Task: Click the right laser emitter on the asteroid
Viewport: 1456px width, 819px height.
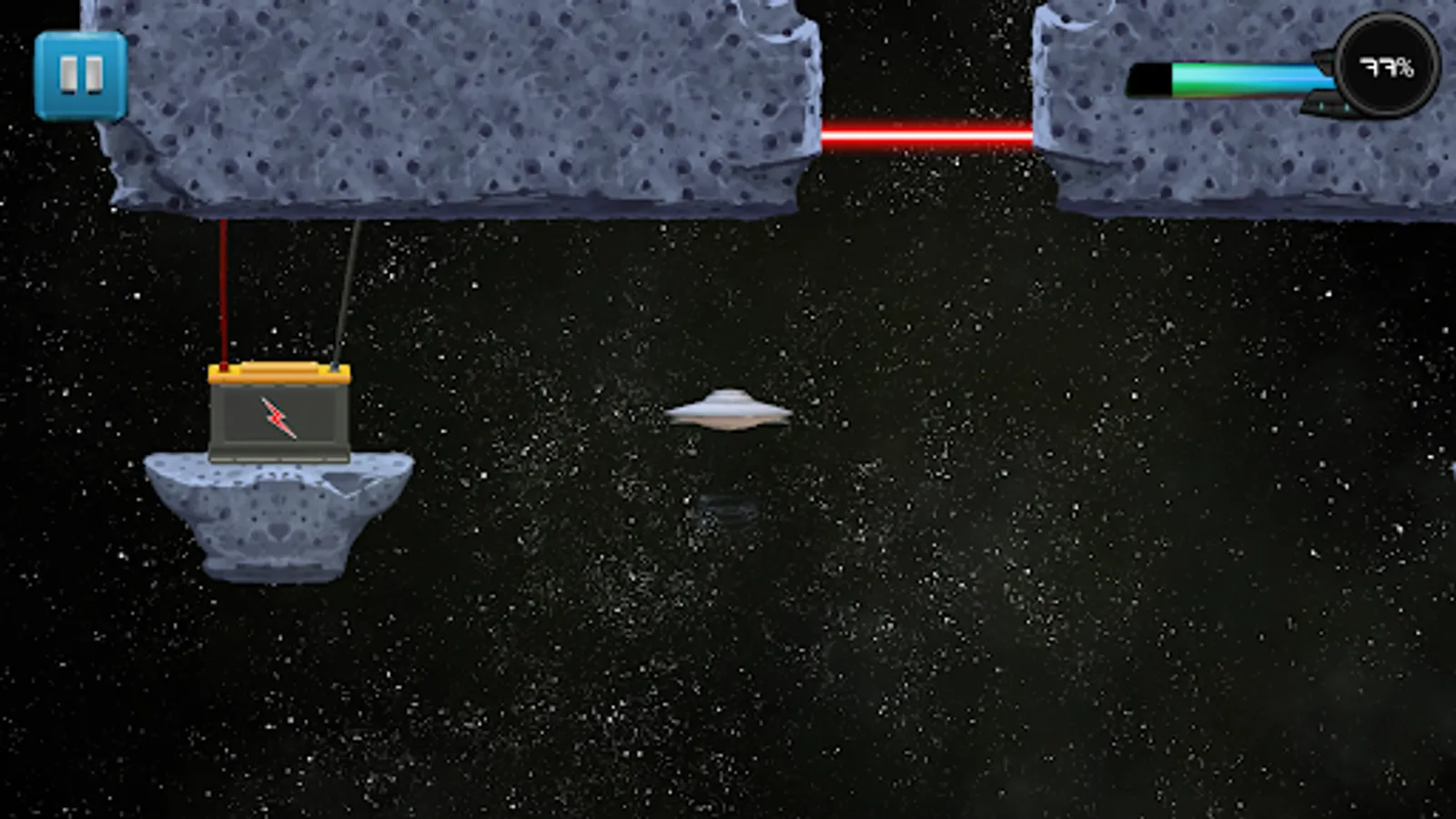Action: [x=1037, y=135]
